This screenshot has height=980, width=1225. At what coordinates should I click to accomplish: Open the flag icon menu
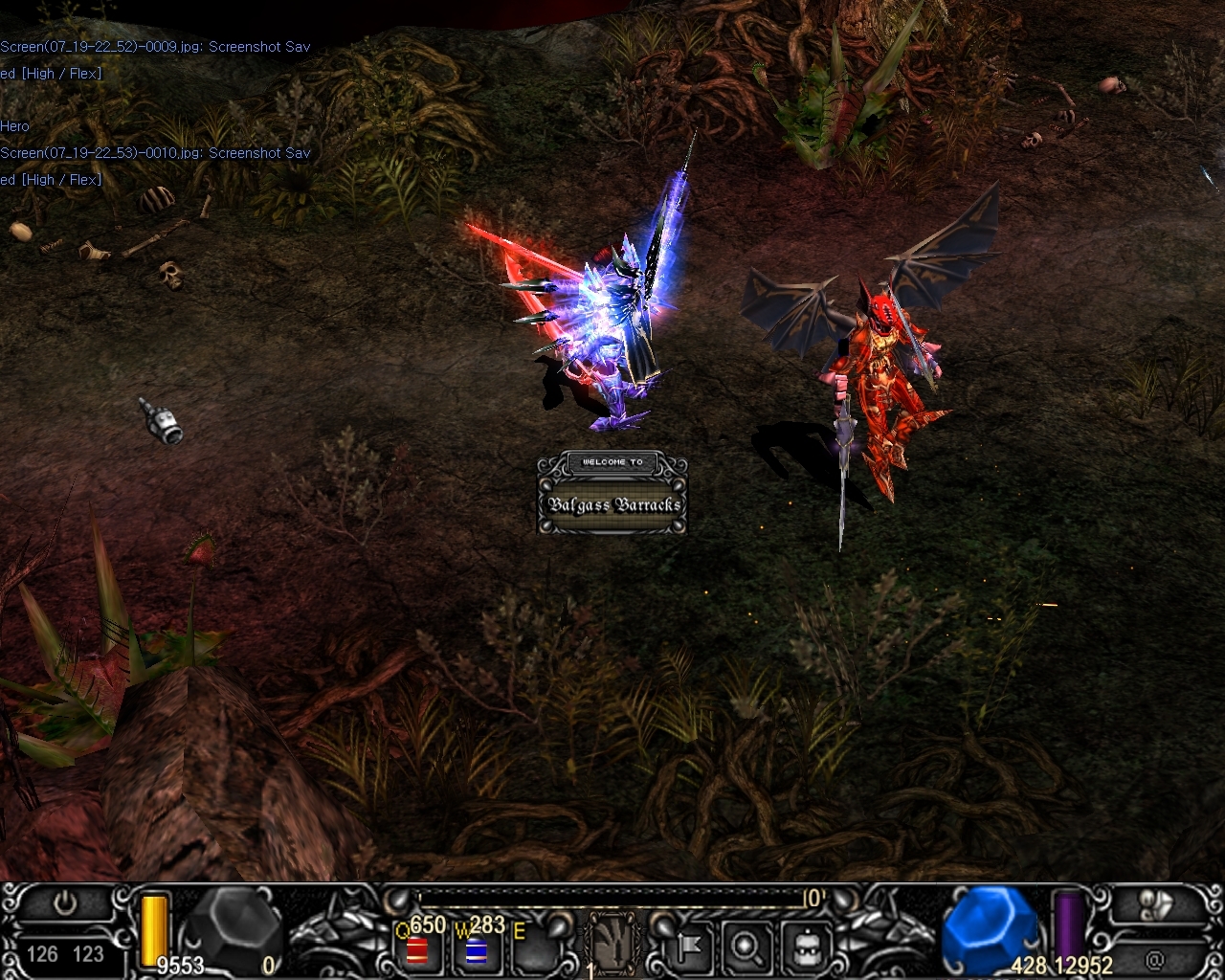[690, 947]
